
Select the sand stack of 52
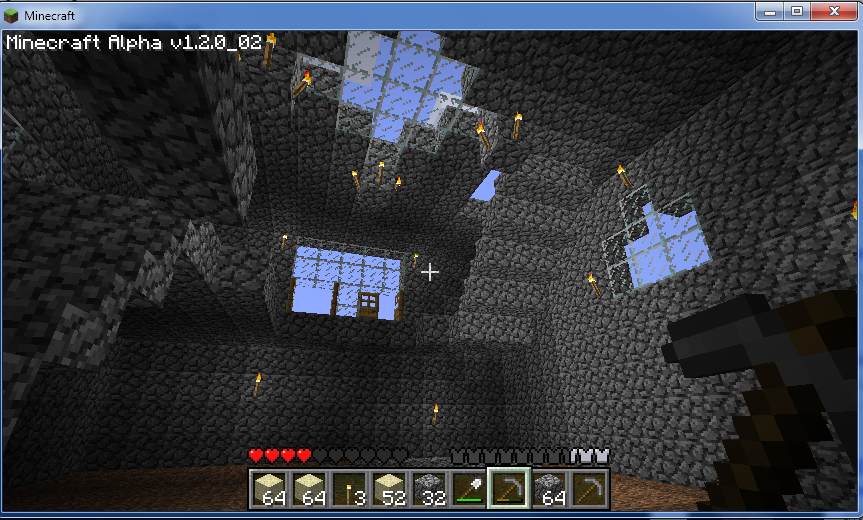388,488
